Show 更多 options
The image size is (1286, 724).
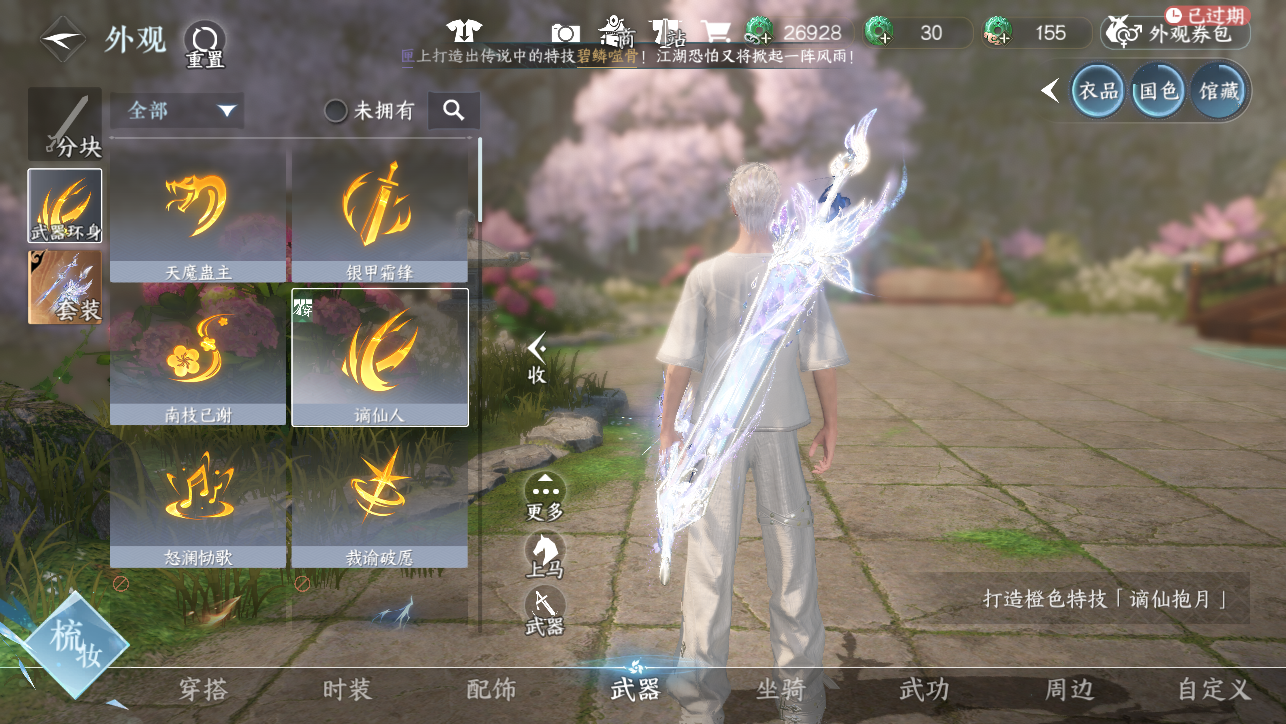click(545, 496)
